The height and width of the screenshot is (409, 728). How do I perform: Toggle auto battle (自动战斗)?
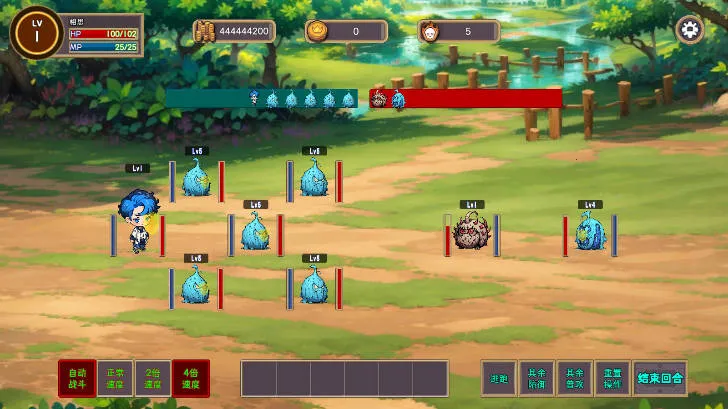coord(77,378)
